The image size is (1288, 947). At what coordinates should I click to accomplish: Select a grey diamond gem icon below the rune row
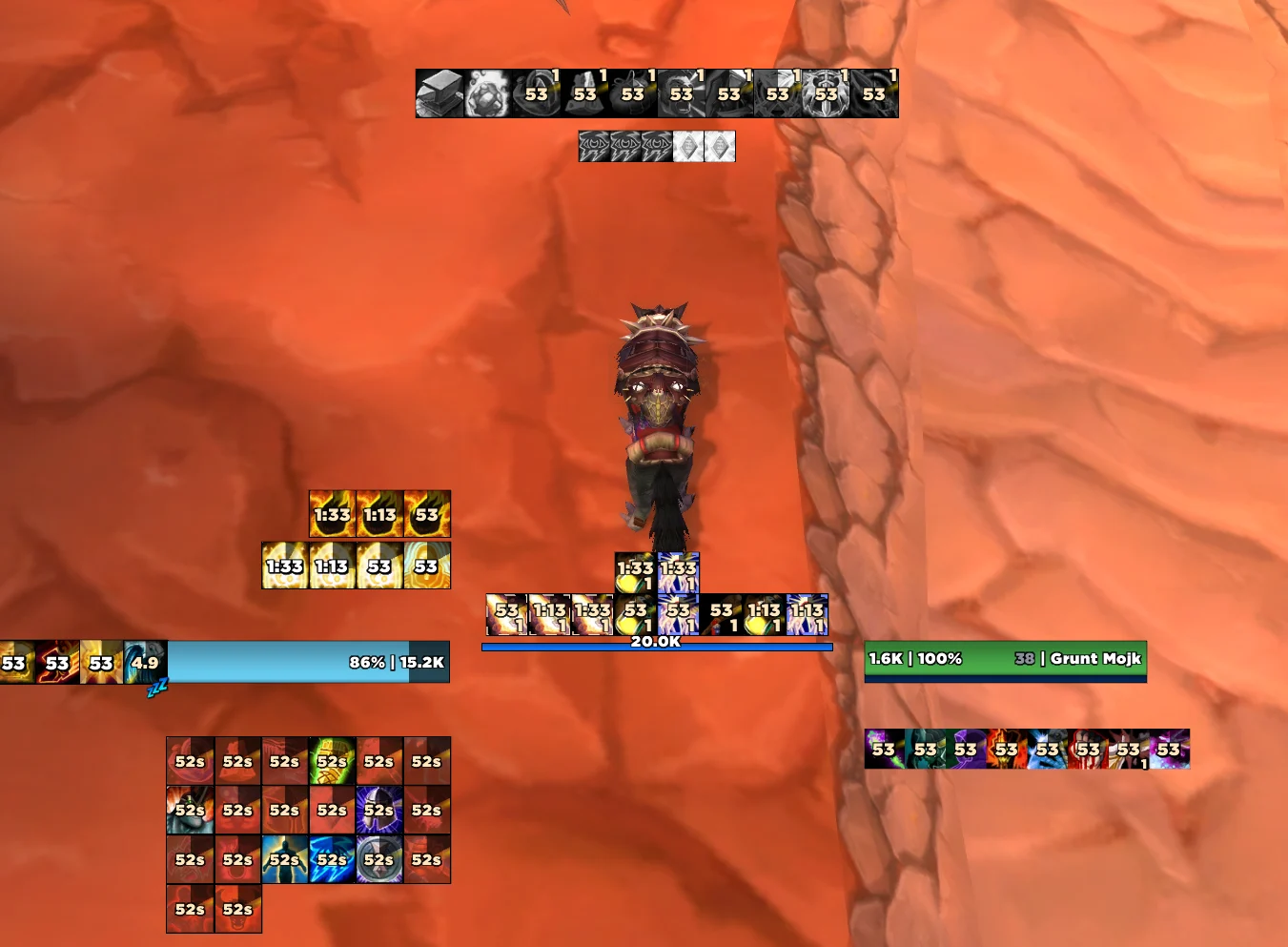tap(686, 146)
